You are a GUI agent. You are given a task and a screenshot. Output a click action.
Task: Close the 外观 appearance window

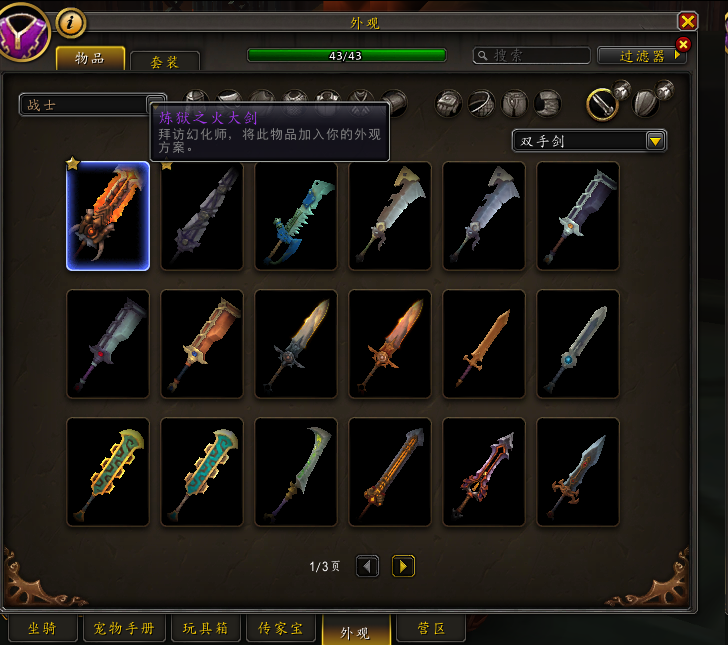[x=687, y=21]
